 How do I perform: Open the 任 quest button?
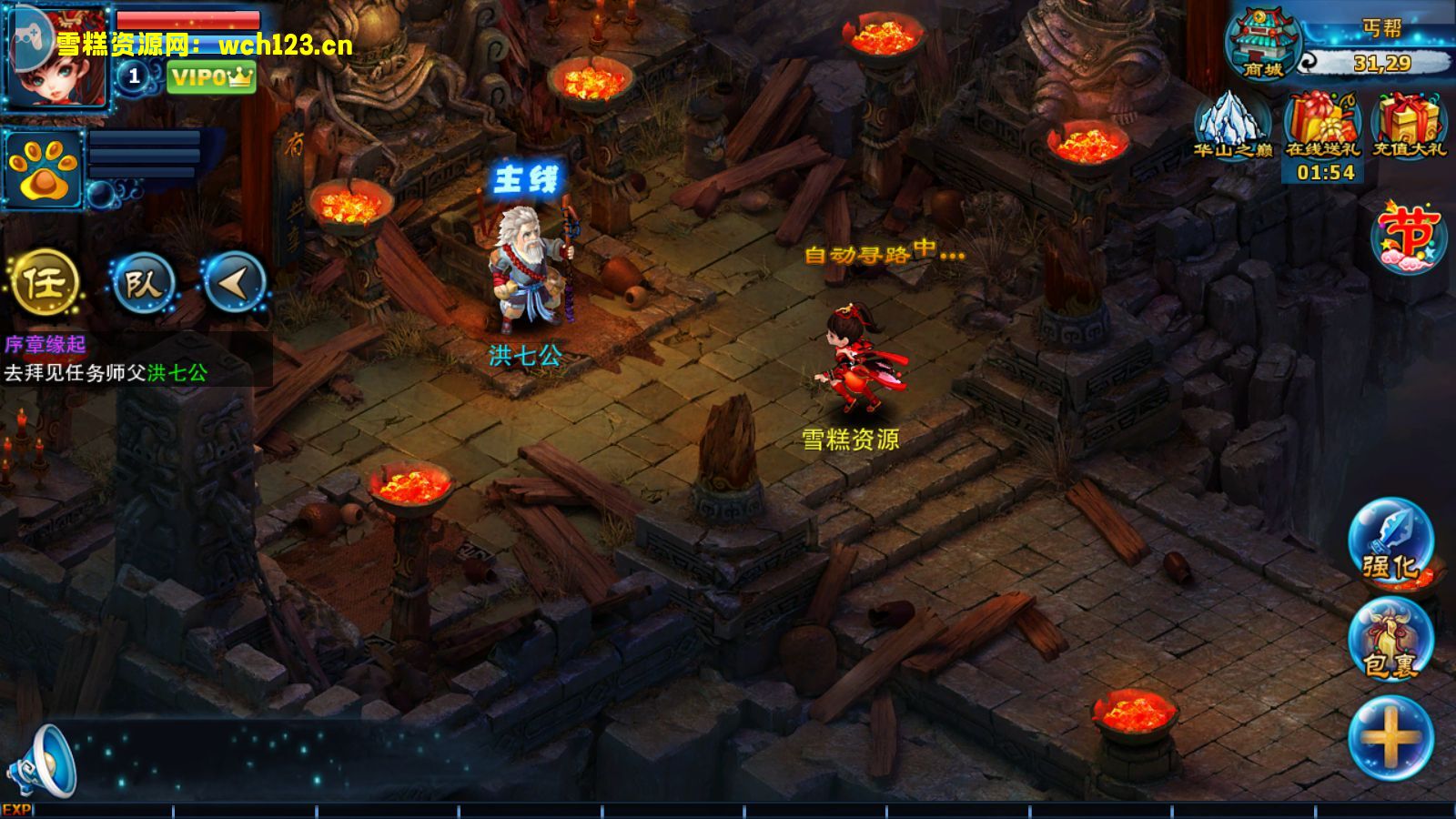[45, 283]
